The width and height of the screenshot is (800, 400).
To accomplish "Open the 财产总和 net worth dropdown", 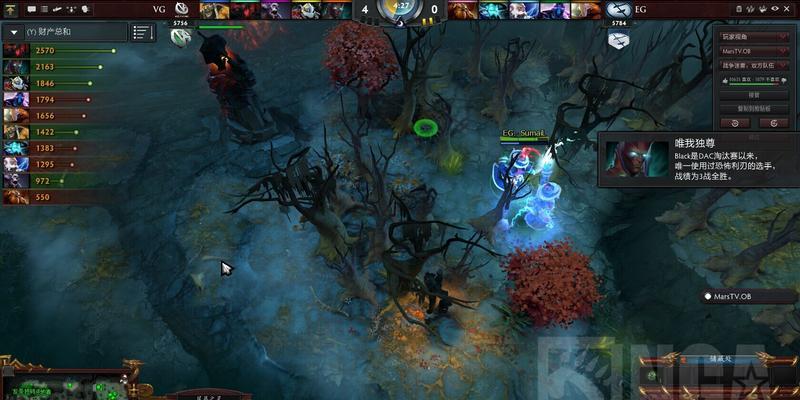I will click(14, 32).
